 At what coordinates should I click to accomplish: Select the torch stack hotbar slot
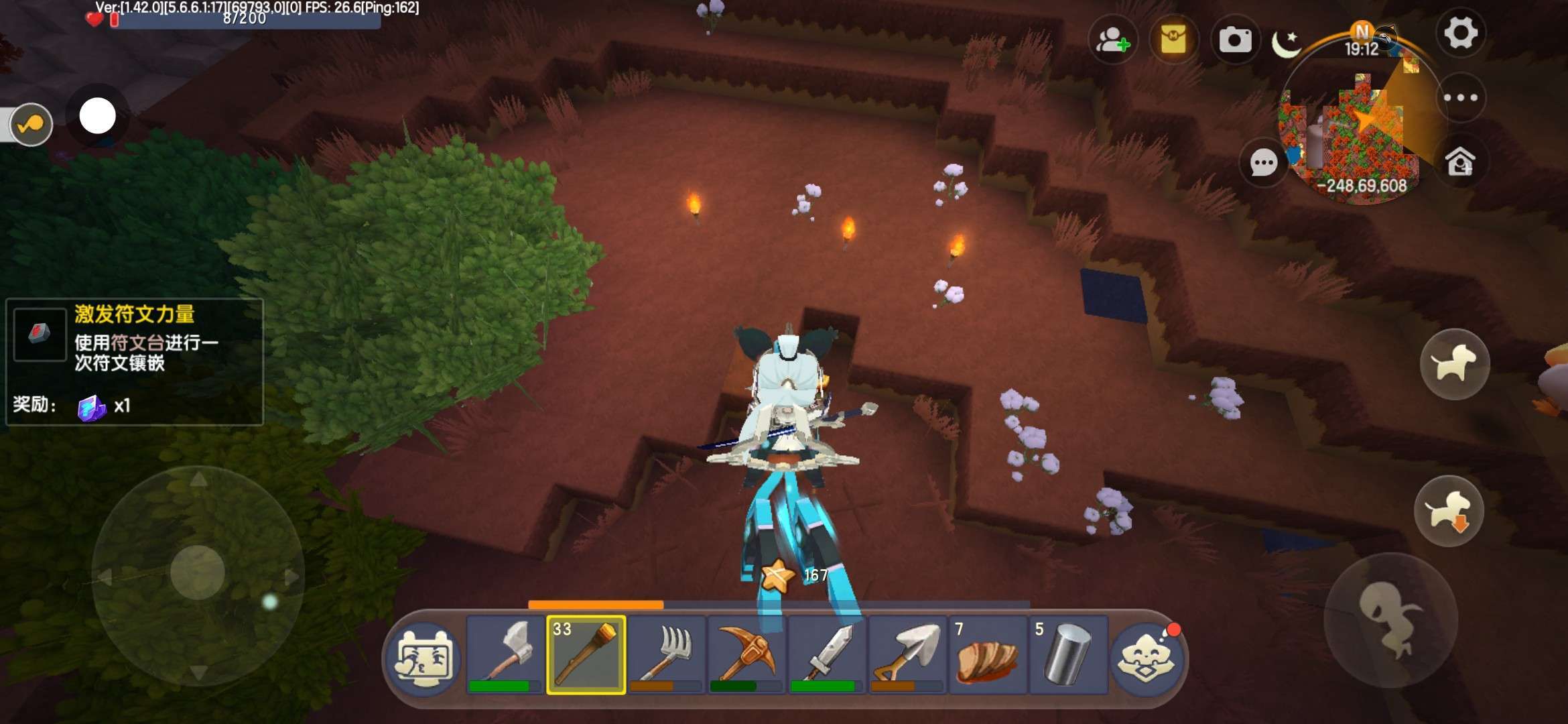(x=586, y=655)
